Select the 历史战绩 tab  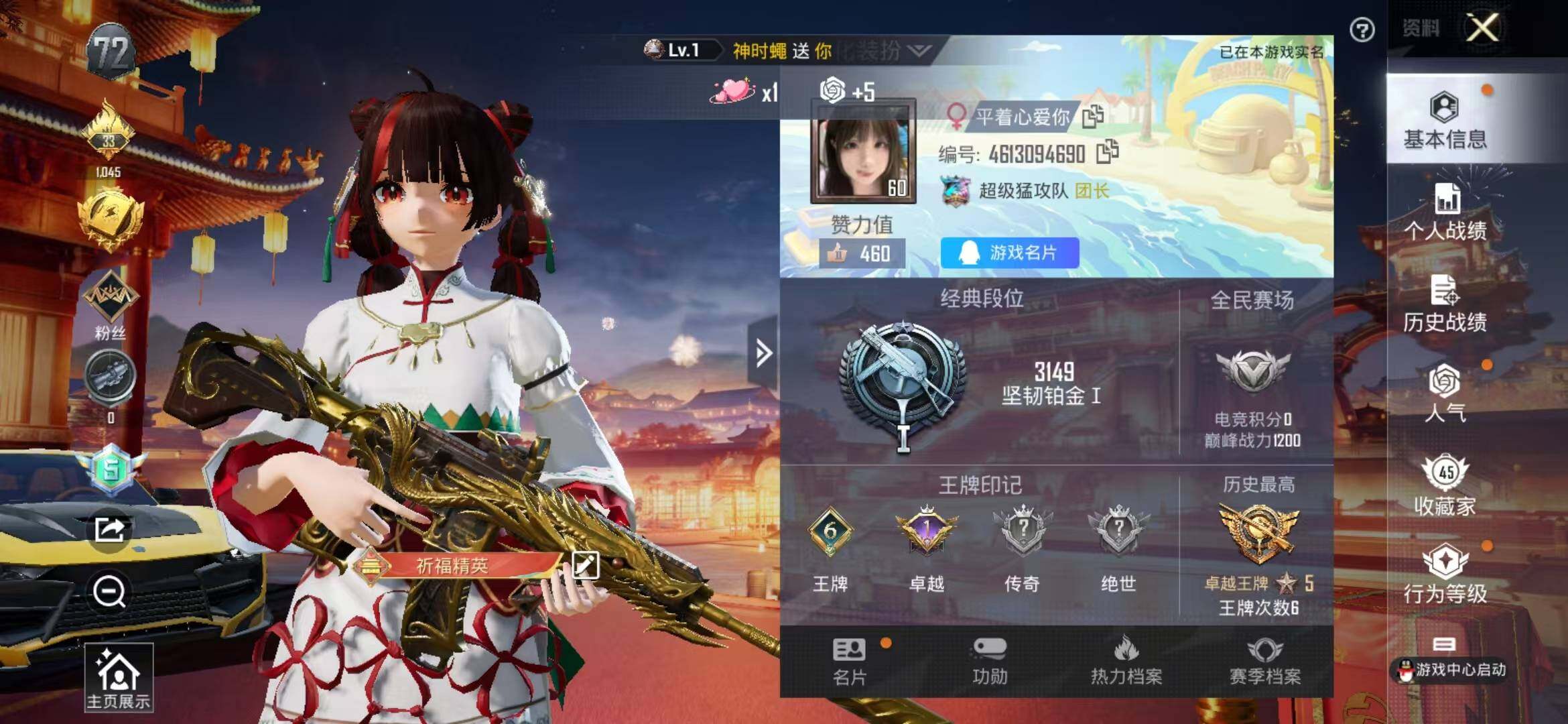coord(1445,304)
